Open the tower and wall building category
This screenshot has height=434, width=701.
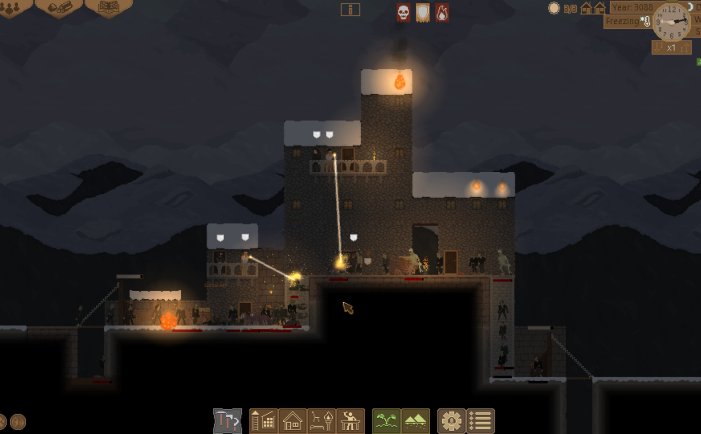(x=263, y=421)
